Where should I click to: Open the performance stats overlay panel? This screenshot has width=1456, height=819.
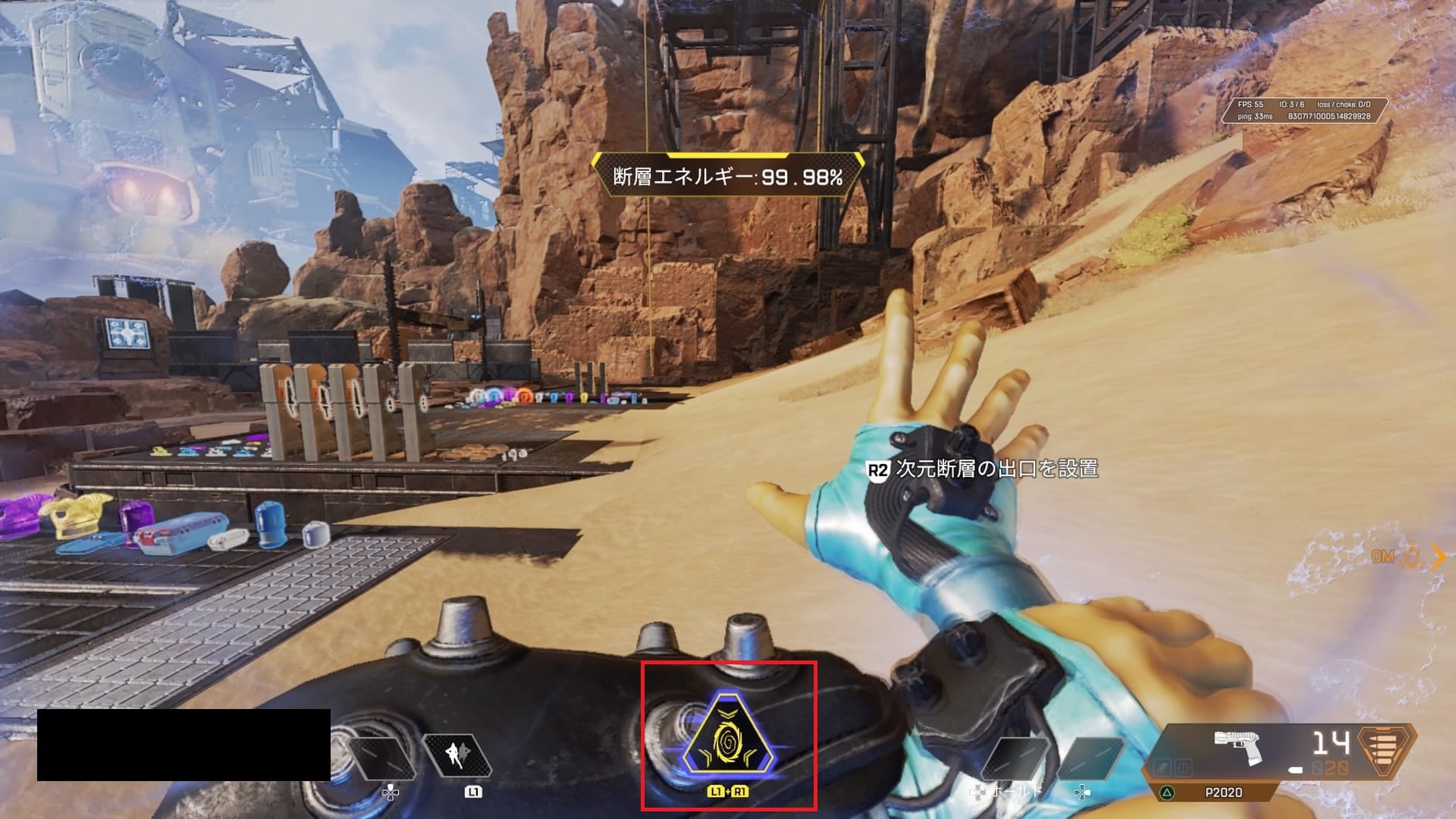pyautogui.click(x=1303, y=111)
